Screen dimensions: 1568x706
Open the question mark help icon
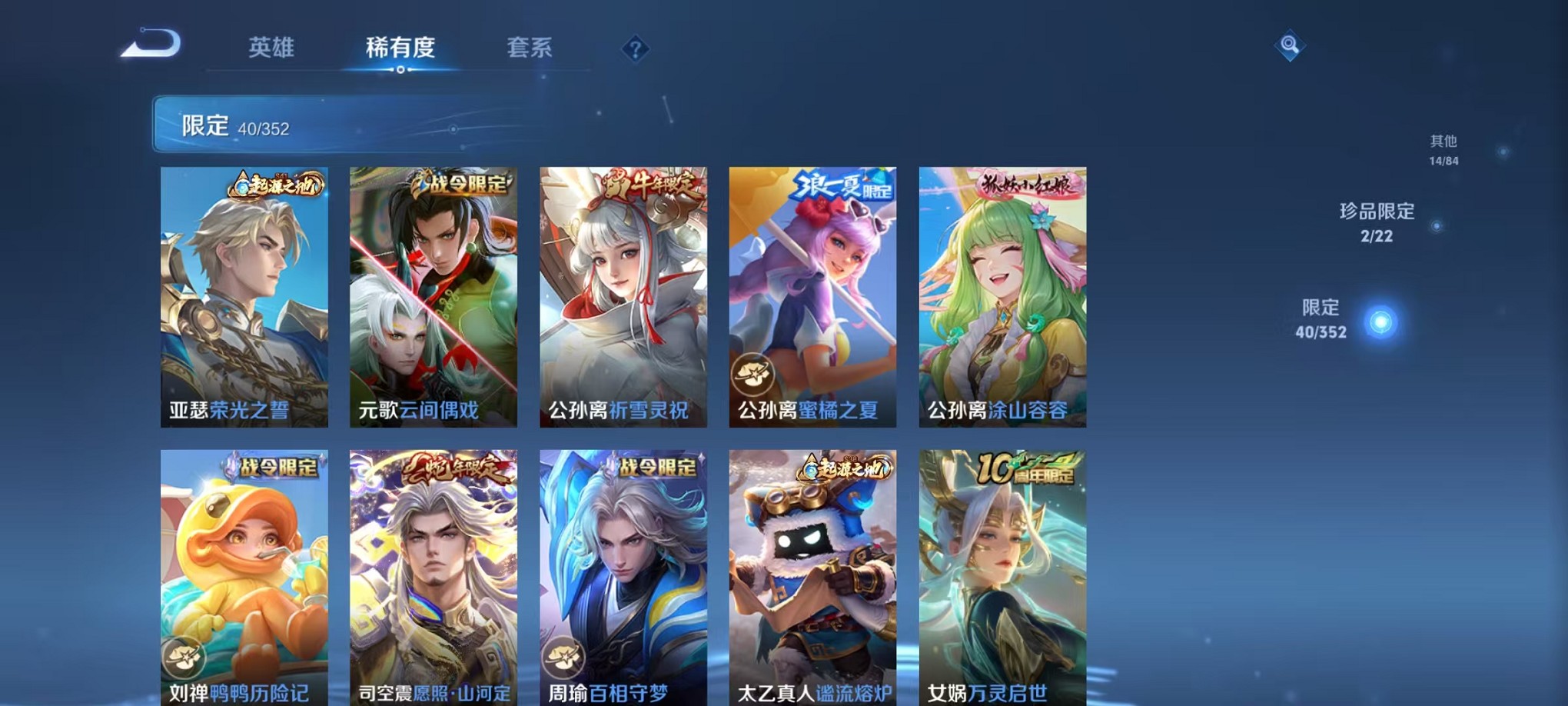(635, 49)
